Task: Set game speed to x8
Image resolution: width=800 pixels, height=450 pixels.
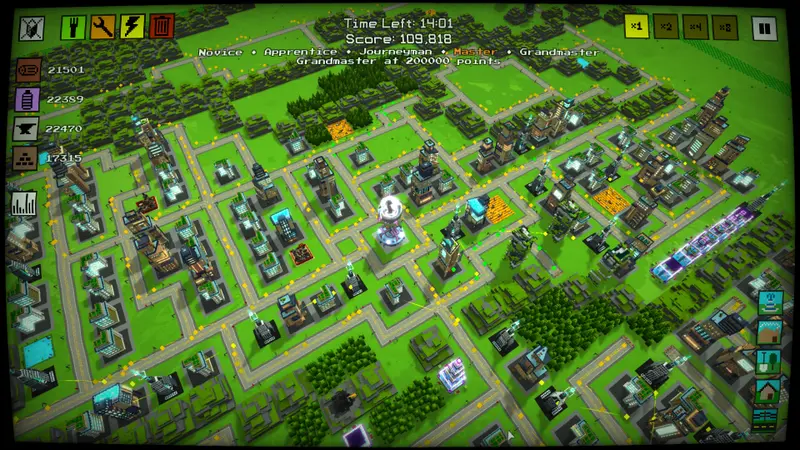Action: coord(726,27)
